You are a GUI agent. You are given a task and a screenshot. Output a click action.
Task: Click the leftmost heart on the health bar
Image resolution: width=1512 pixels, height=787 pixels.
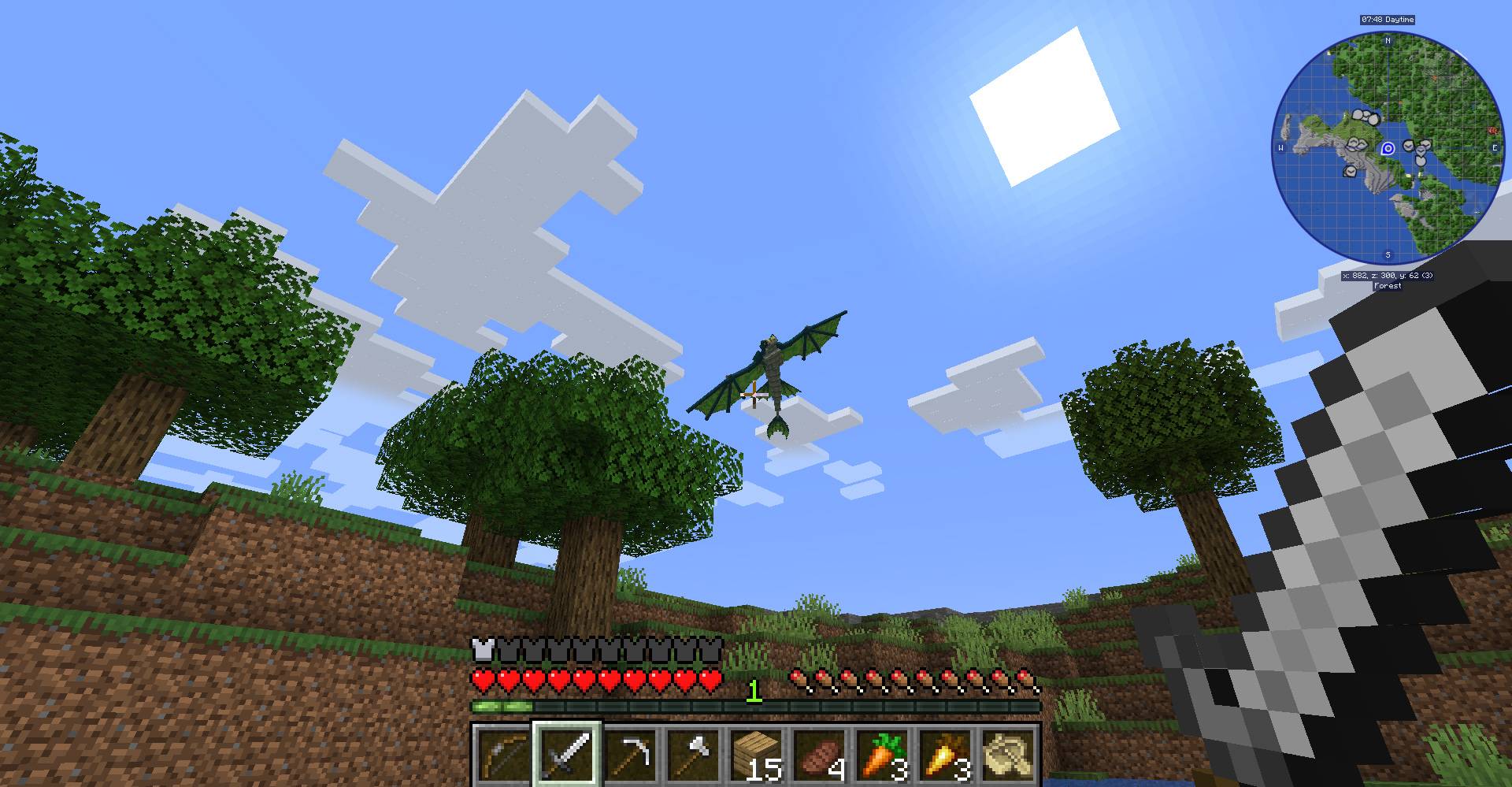[481, 679]
